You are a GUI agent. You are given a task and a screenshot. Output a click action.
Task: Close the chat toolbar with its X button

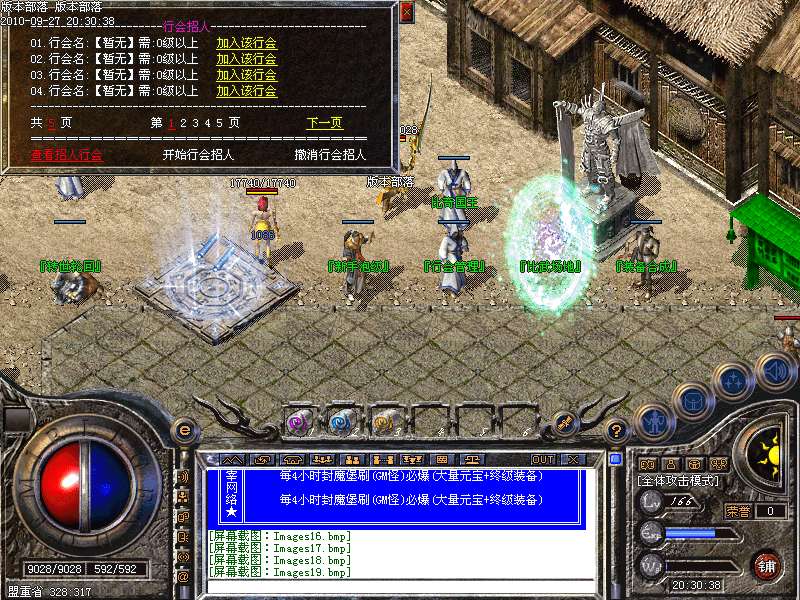click(x=572, y=460)
